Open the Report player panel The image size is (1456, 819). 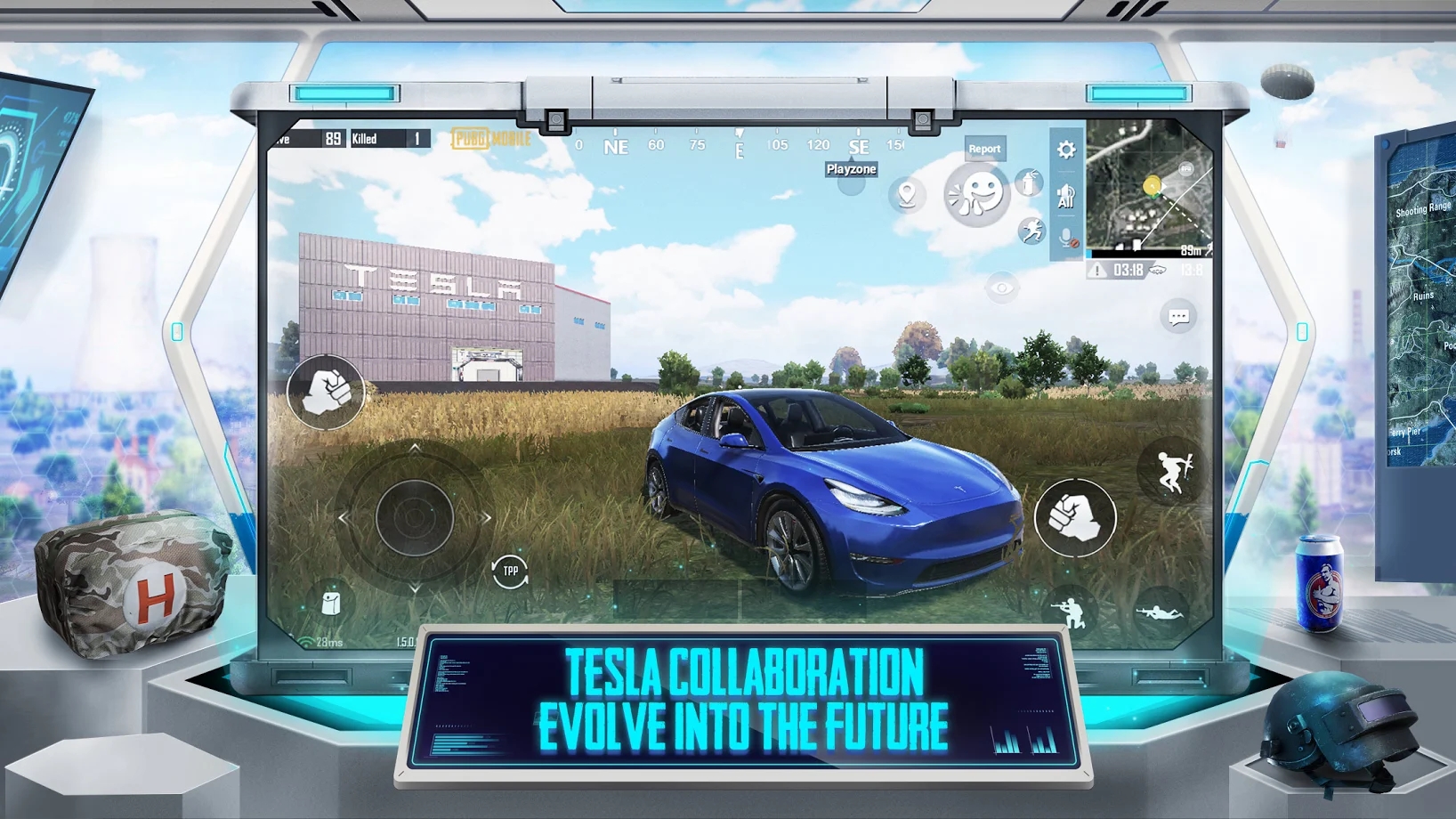(985, 149)
